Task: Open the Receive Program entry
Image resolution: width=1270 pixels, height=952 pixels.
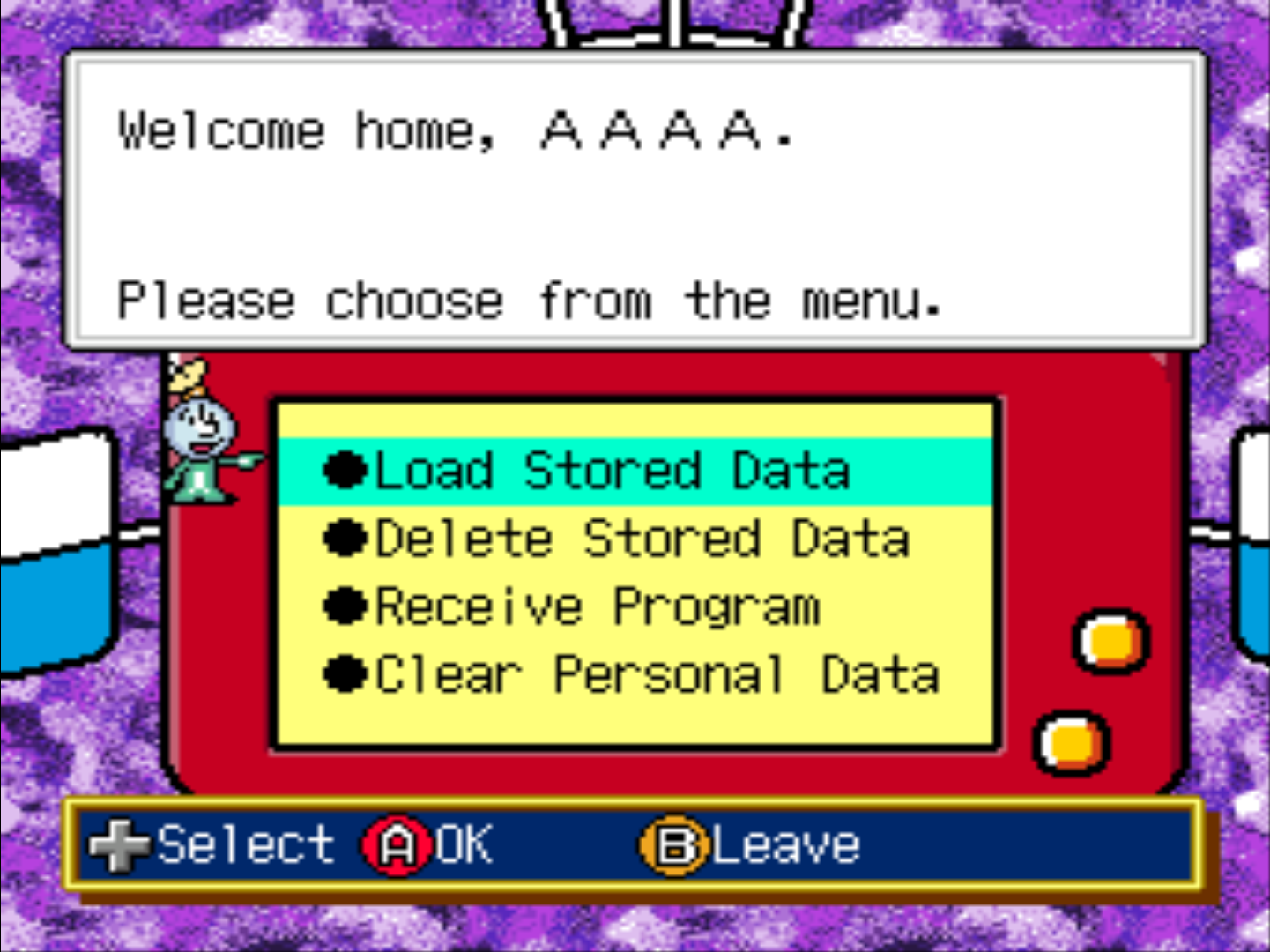Action: coord(597,607)
